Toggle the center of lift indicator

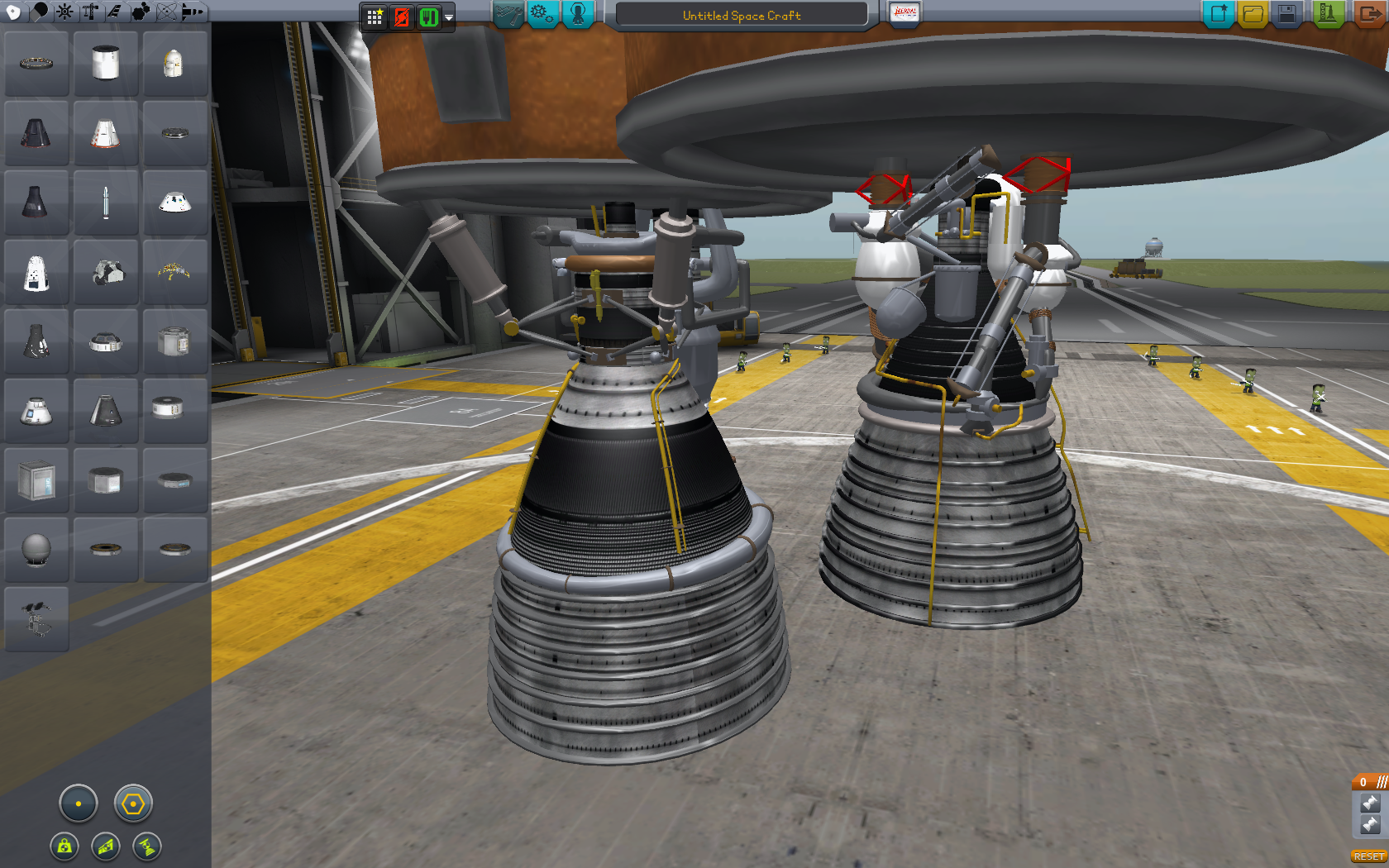coord(106,847)
